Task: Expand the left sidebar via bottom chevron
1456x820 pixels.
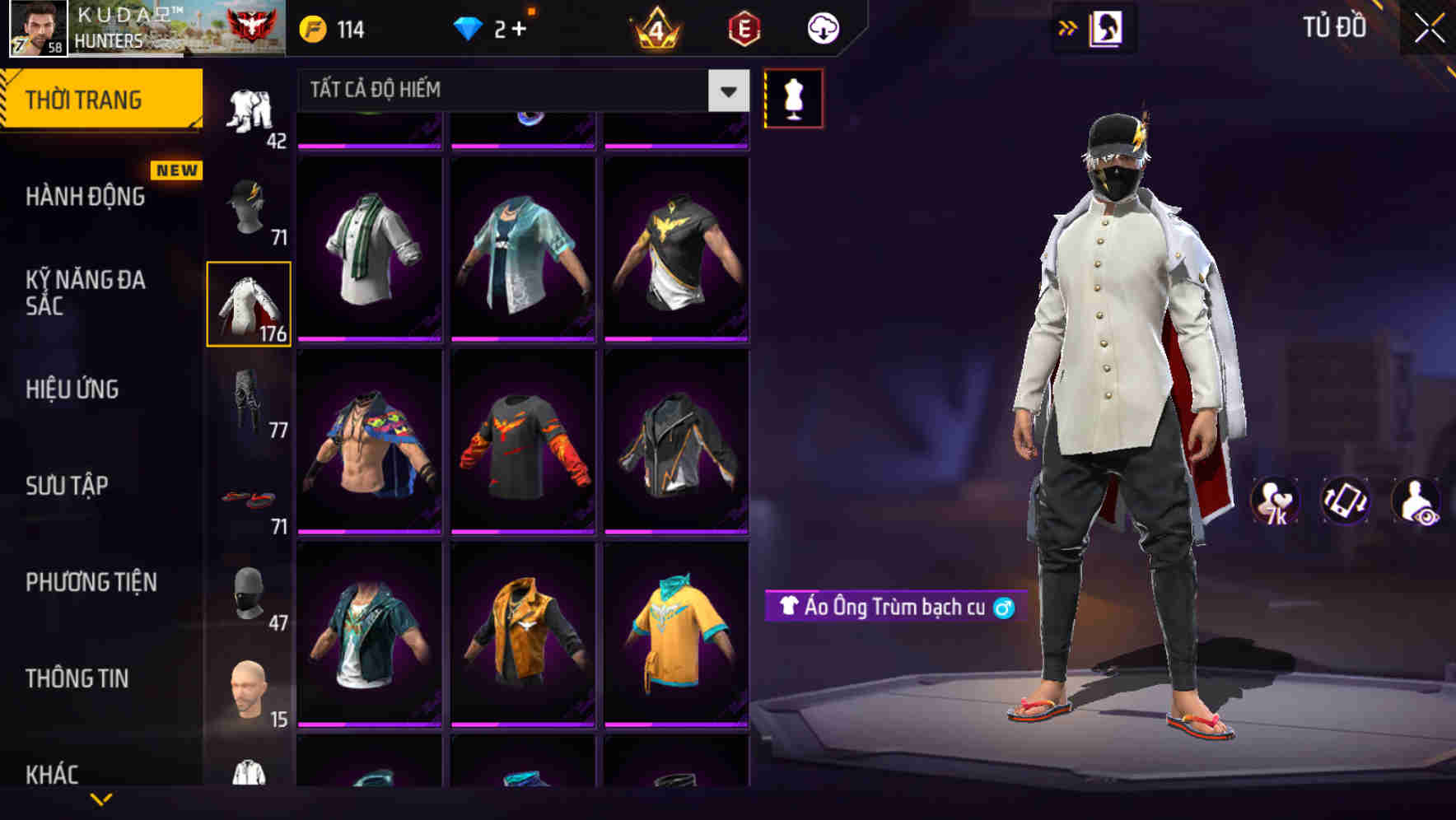Action: 101,800
